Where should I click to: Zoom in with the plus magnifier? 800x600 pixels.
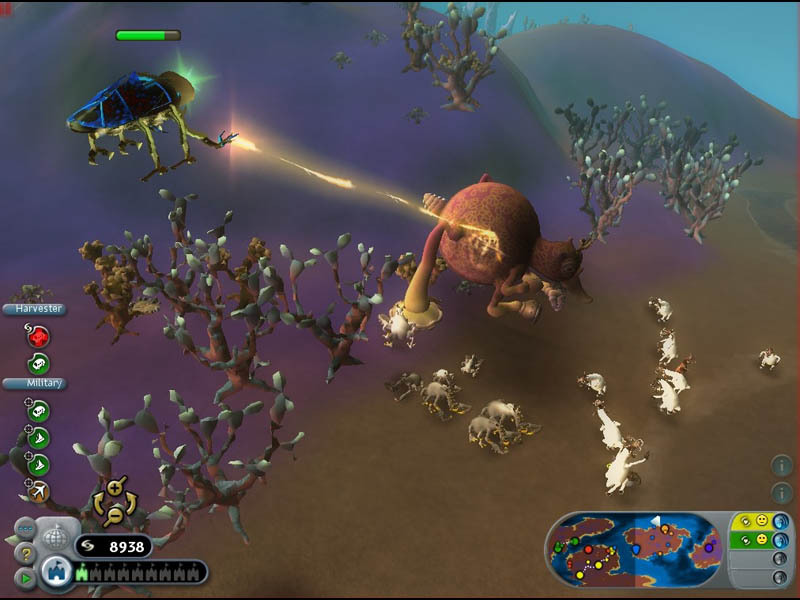coord(114,488)
